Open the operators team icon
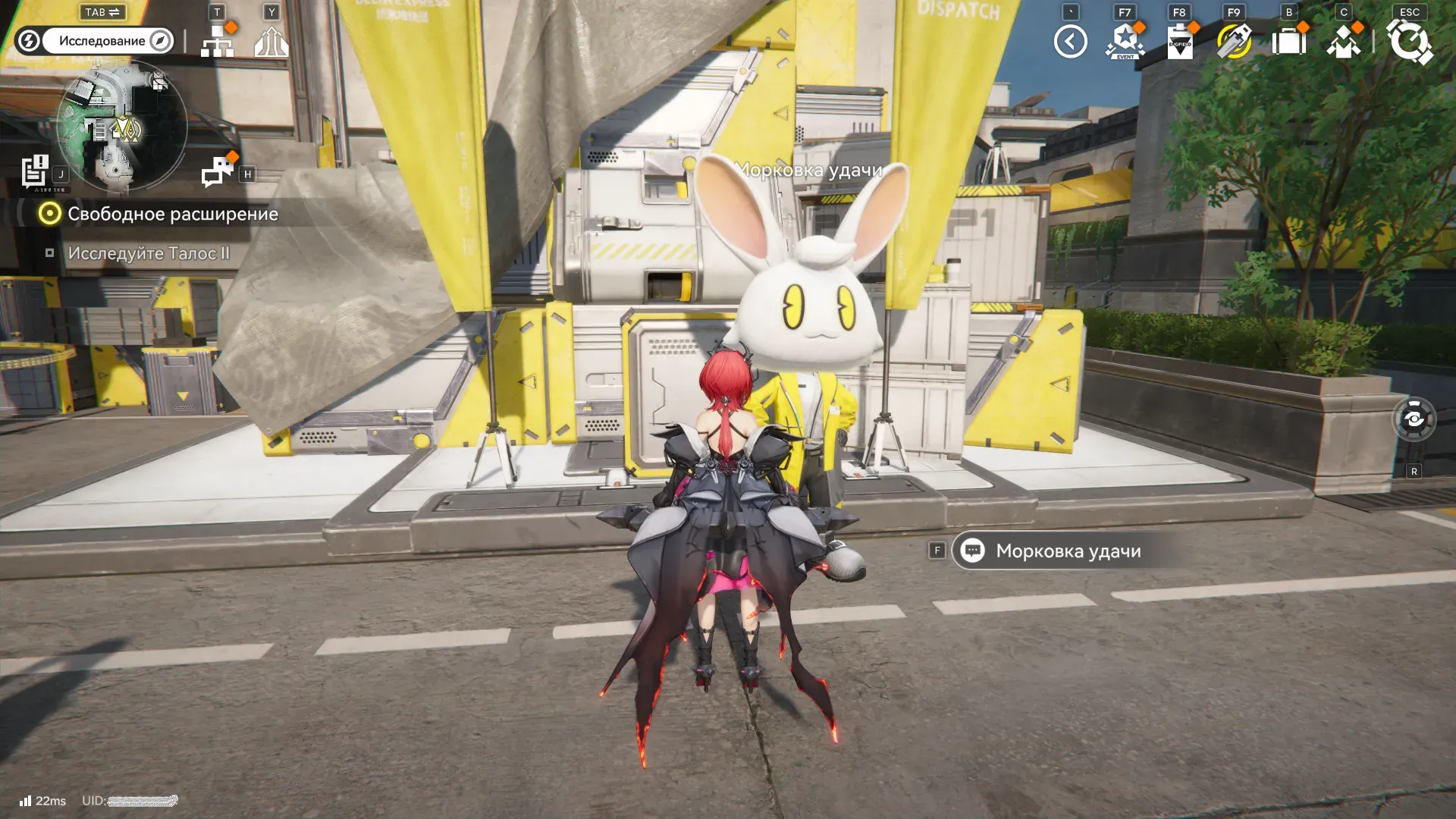This screenshot has width=1456, height=819. click(1343, 42)
